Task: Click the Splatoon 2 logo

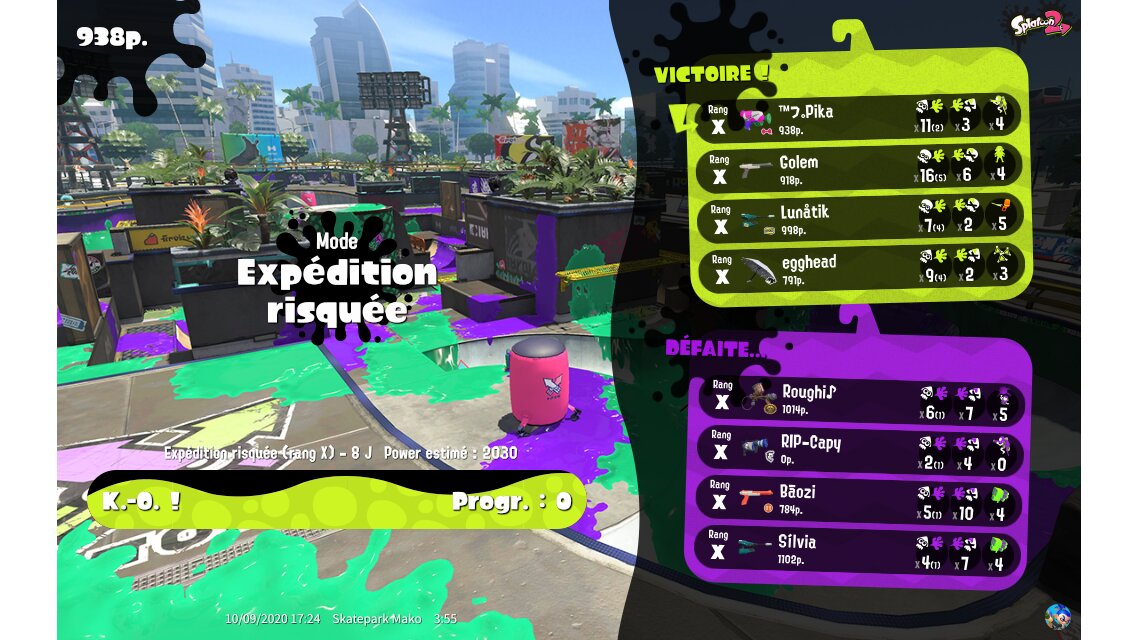Action: (1040, 22)
